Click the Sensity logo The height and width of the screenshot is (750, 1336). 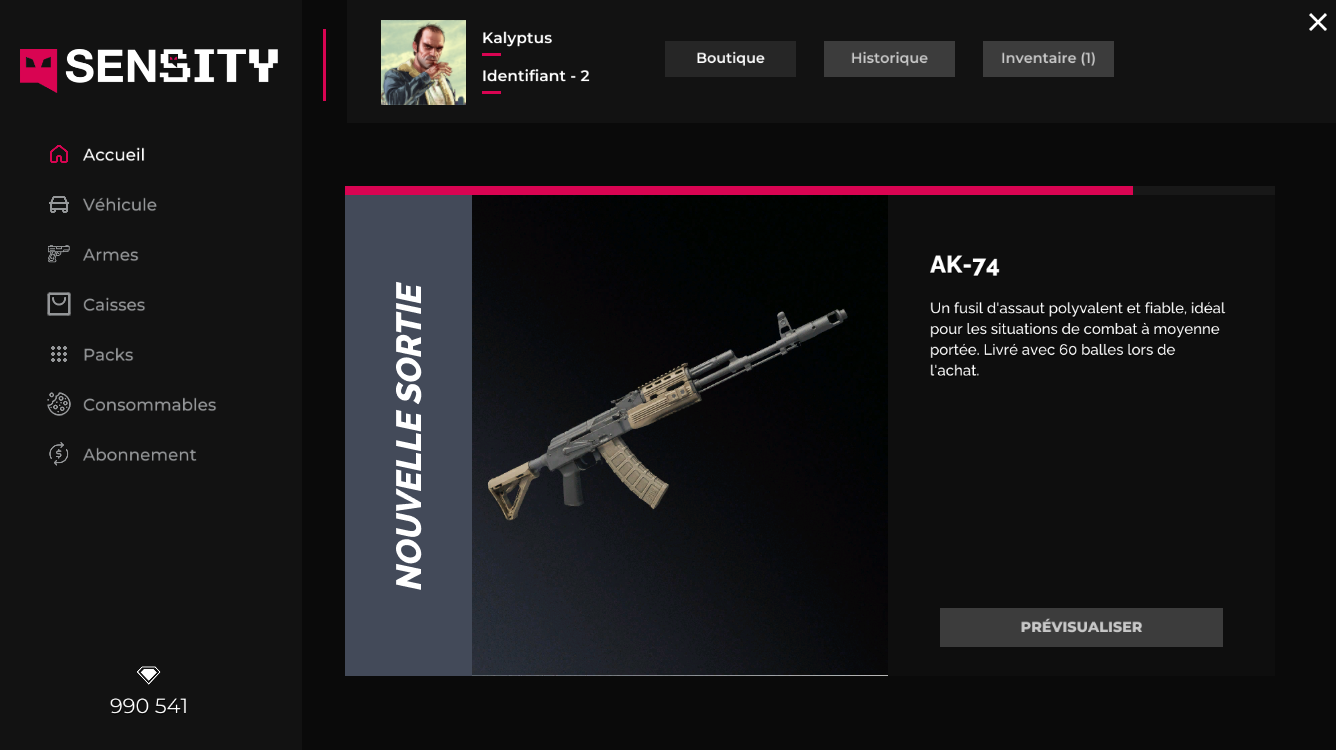click(149, 68)
